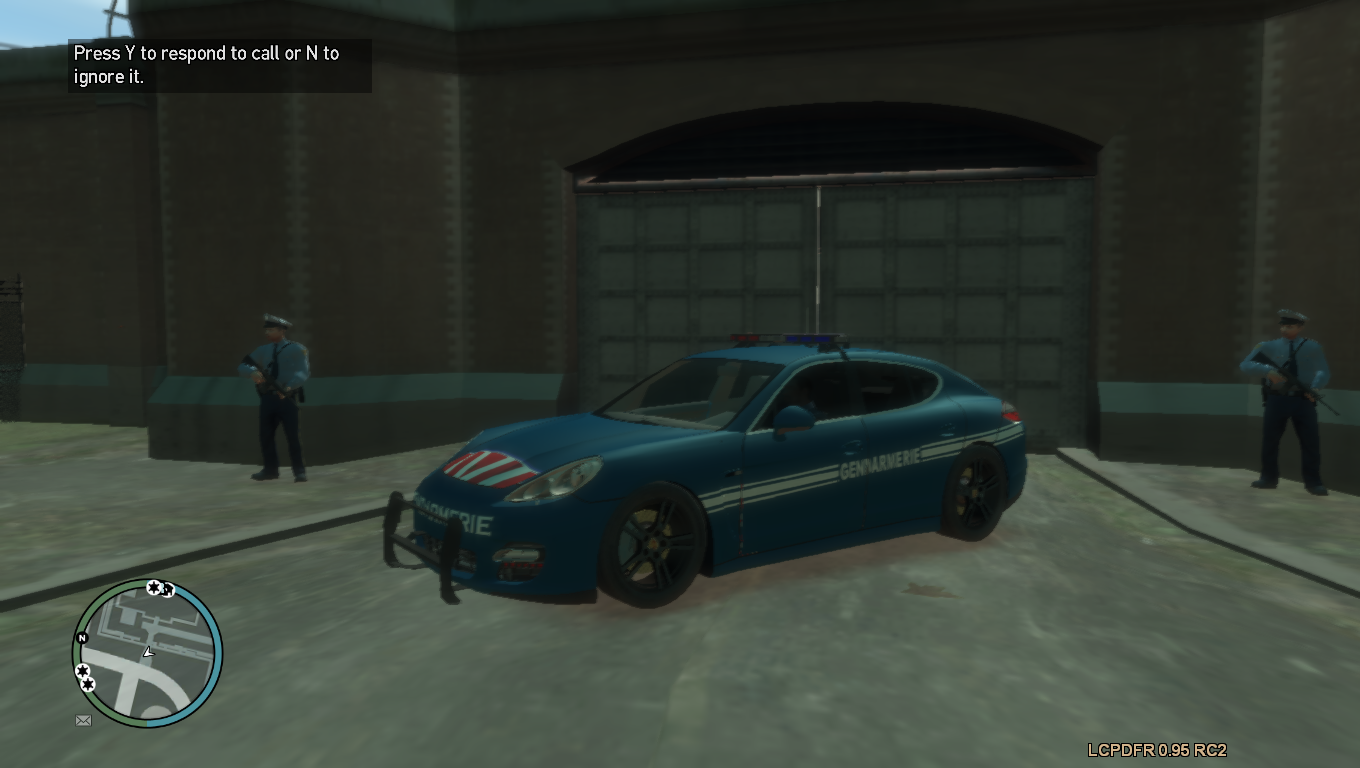Click the circular minimap radar
Screen dimensions: 1360x768
[x=147, y=653]
